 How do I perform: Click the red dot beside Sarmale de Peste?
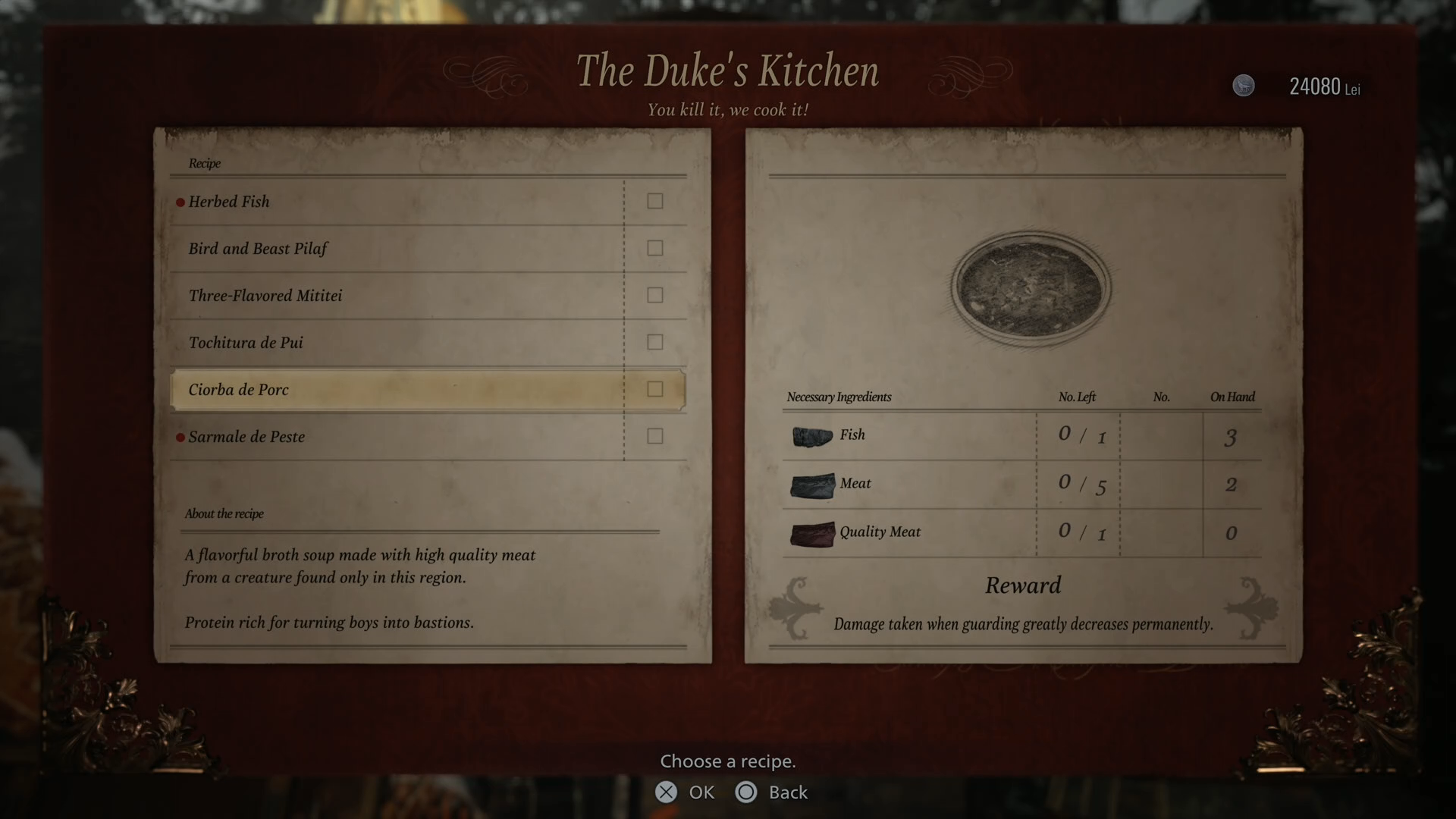180,437
